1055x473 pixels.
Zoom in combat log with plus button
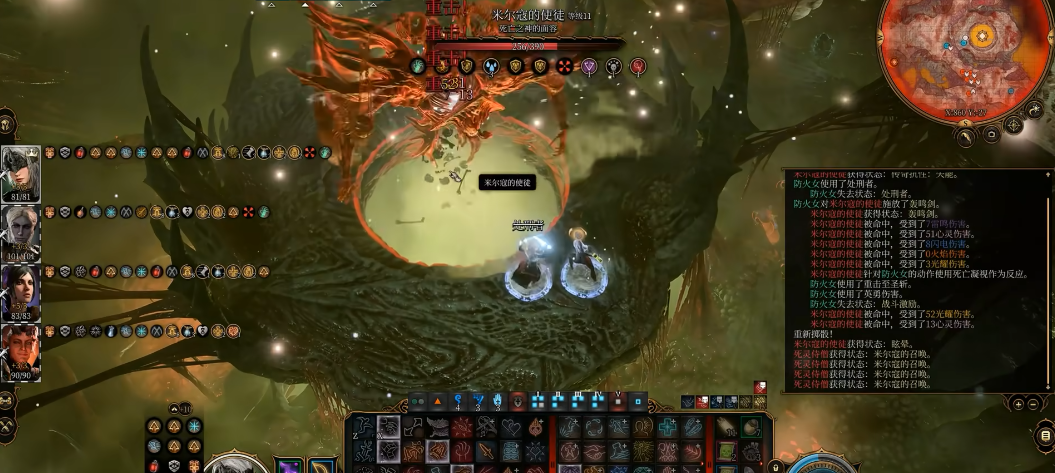1018,404
